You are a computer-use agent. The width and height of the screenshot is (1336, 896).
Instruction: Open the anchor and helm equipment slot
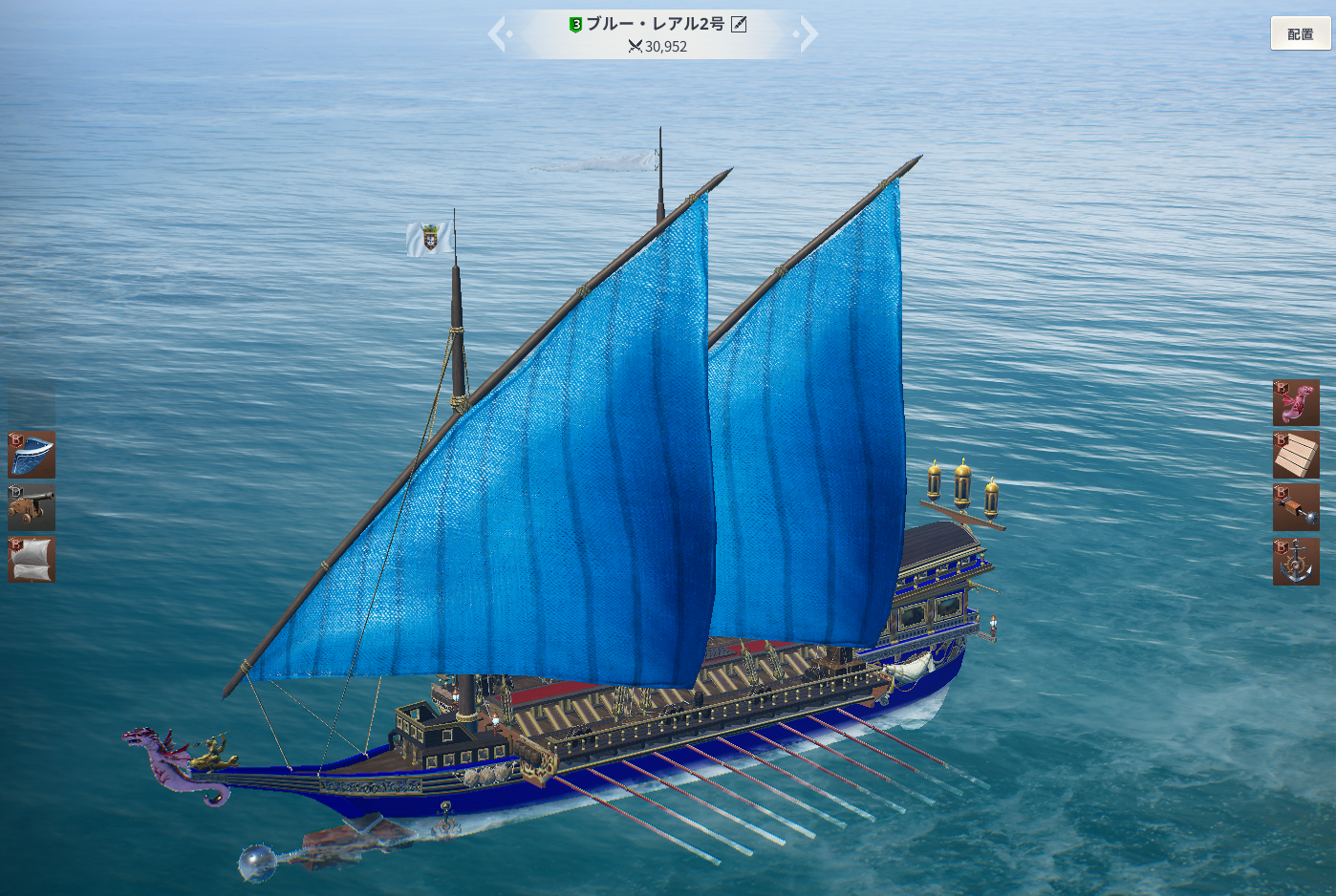pos(1296,562)
